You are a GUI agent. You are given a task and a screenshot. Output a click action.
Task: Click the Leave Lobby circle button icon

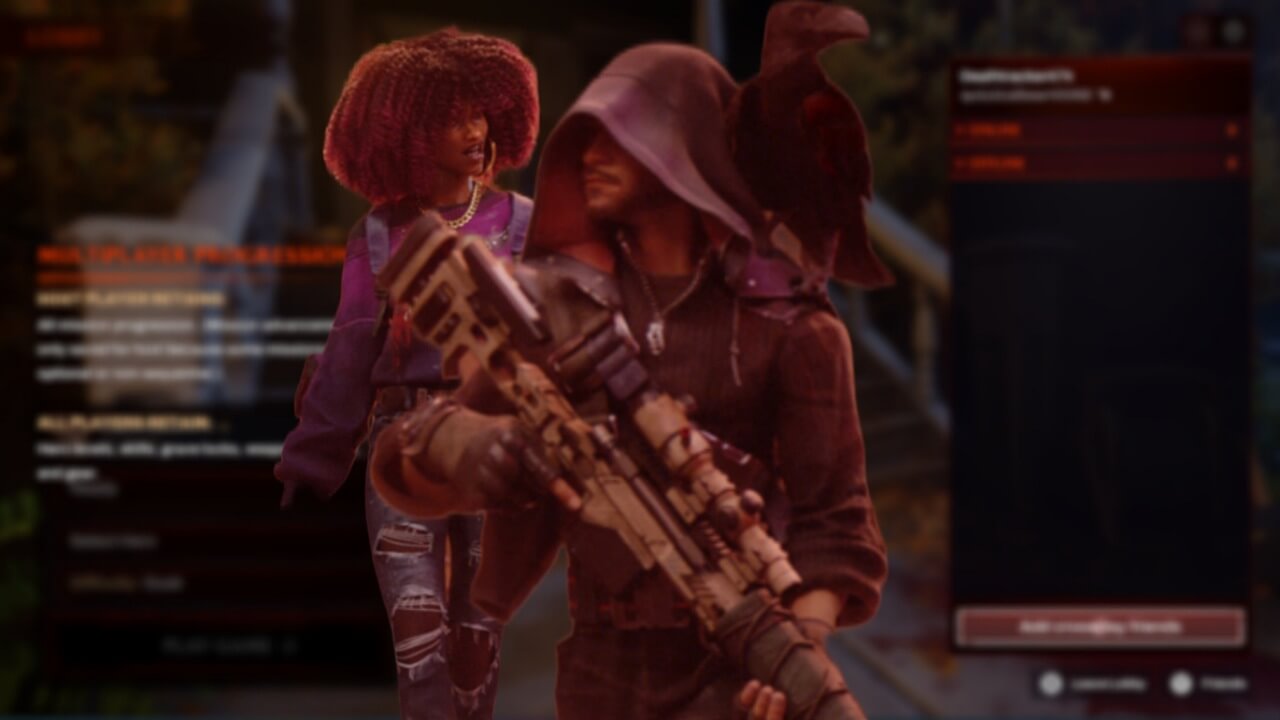pyautogui.click(x=1050, y=682)
